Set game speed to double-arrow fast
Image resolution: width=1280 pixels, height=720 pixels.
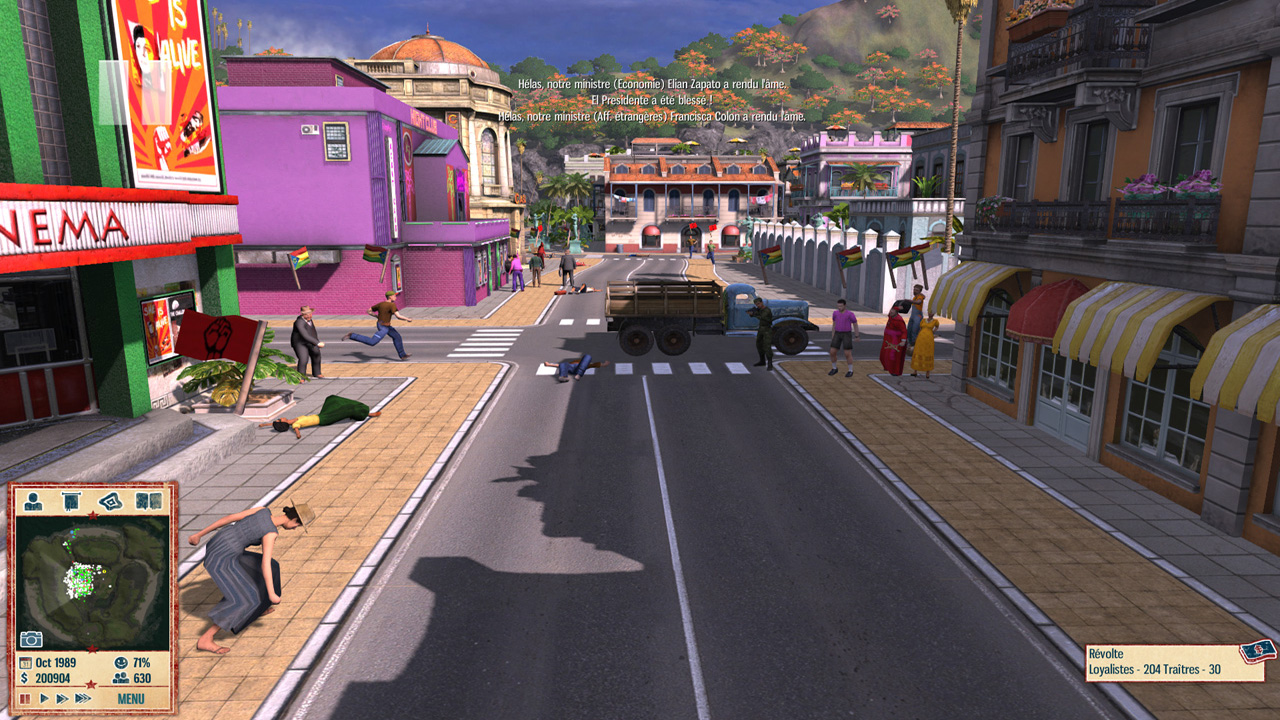(62, 699)
